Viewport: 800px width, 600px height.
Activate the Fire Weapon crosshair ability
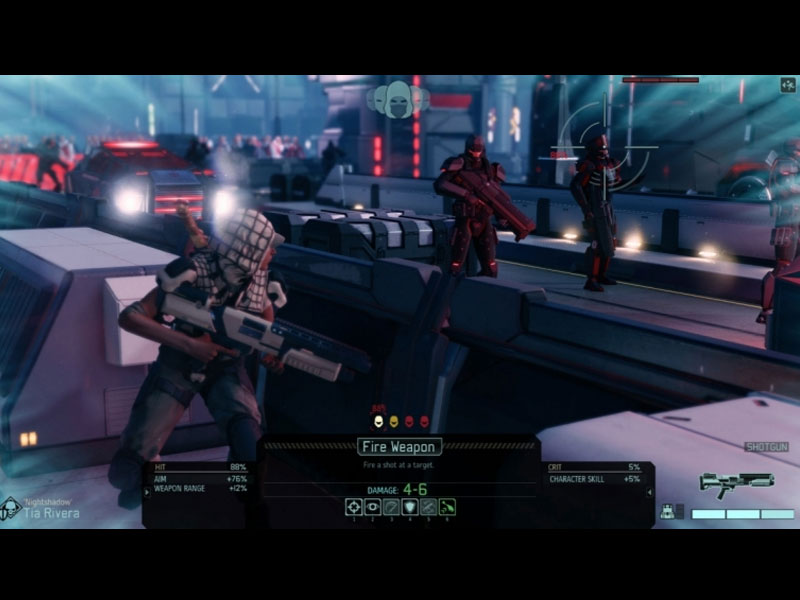354,507
